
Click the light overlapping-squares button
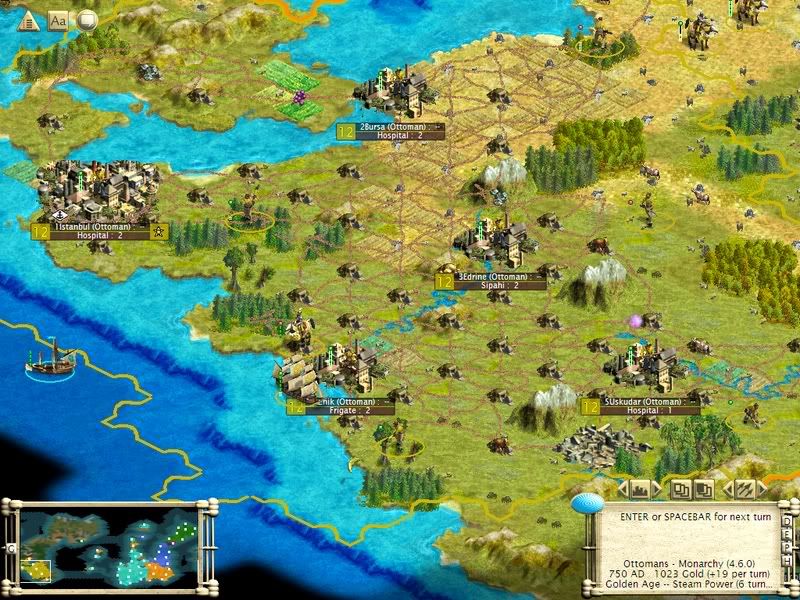[x=682, y=489]
